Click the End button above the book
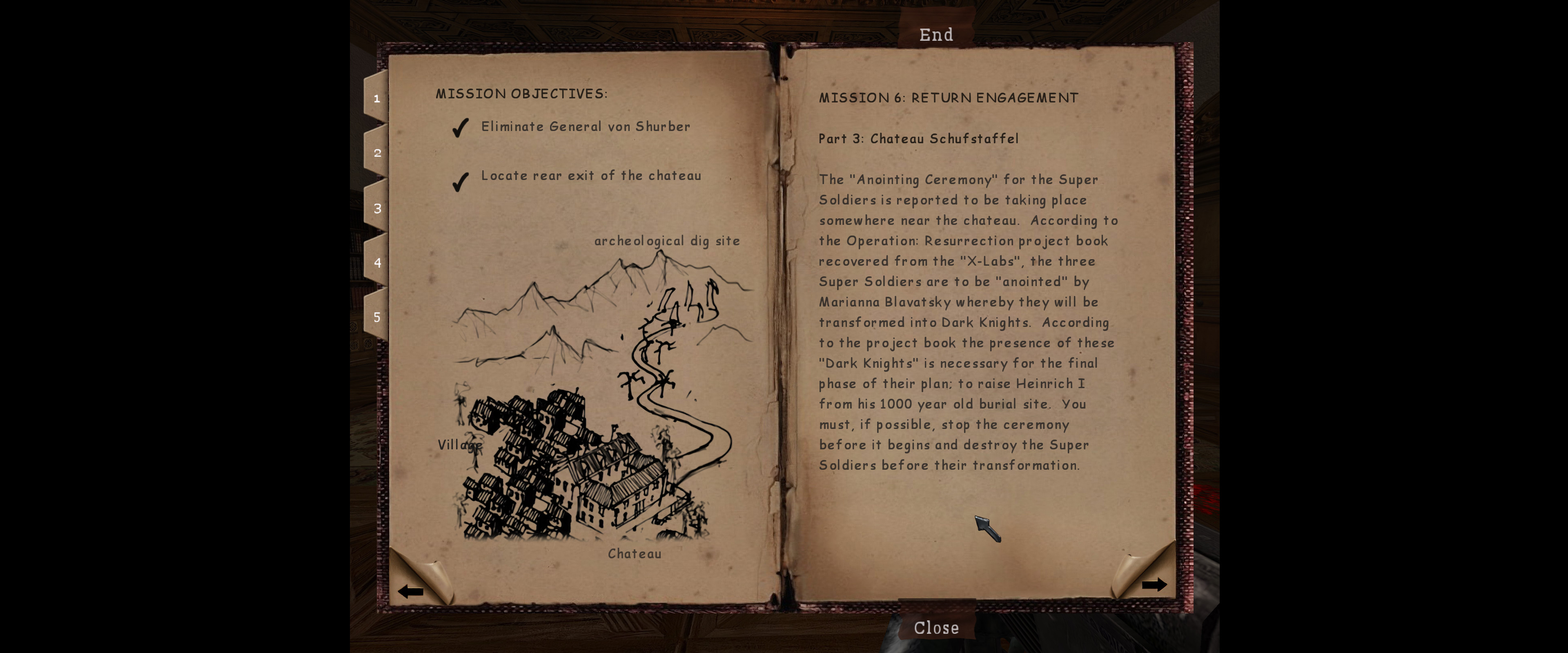The height and width of the screenshot is (653, 1568). pyautogui.click(x=936, y=35)
